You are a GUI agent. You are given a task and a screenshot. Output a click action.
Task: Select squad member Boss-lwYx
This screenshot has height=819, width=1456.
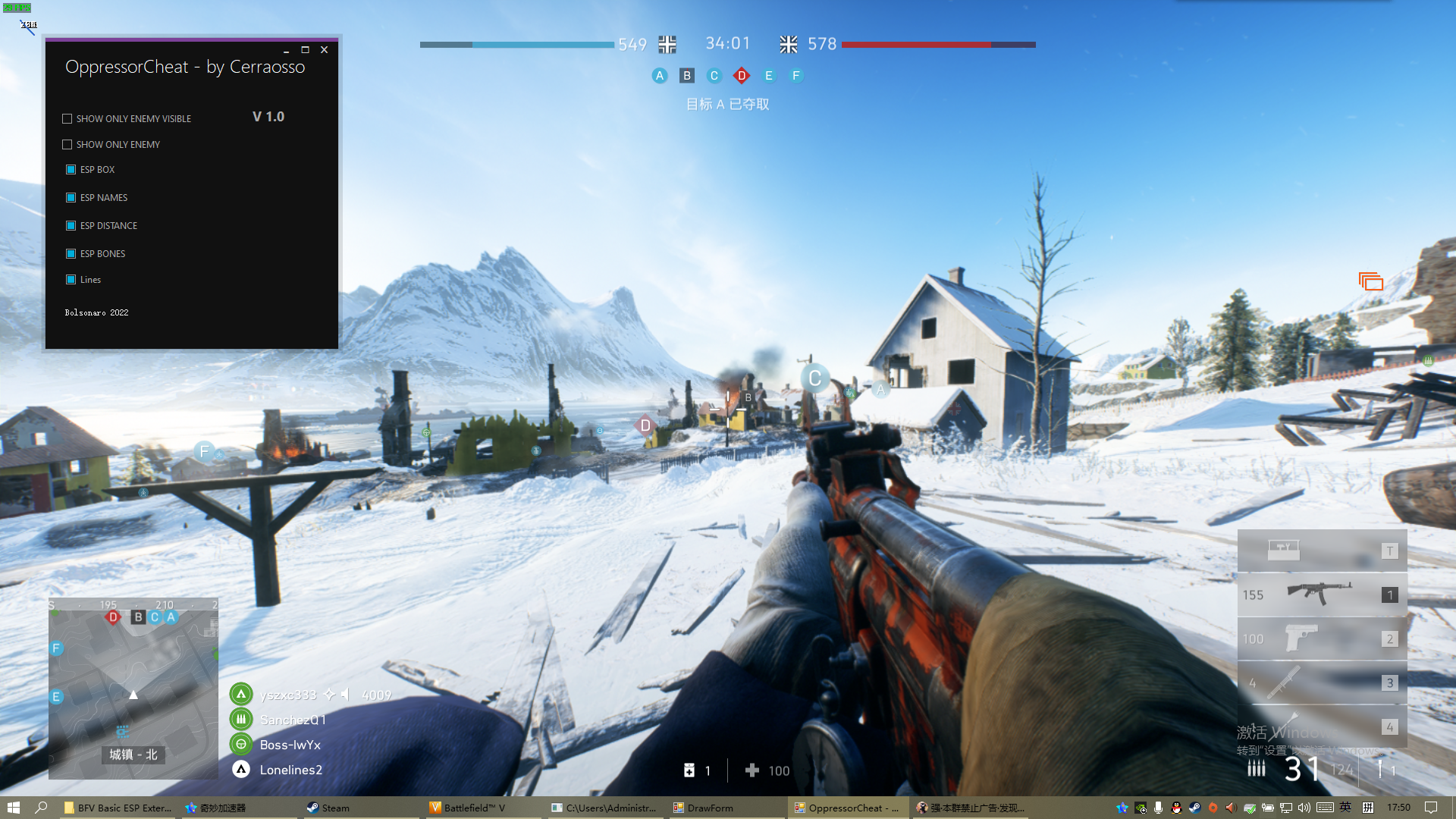point(290,745)
